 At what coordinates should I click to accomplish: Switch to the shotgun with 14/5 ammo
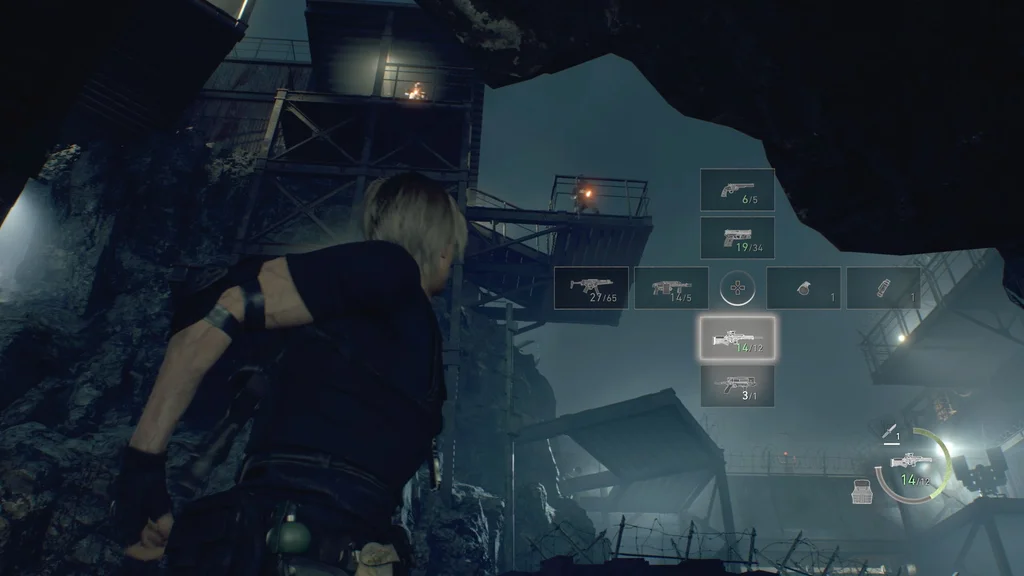(x=671, y=287)
